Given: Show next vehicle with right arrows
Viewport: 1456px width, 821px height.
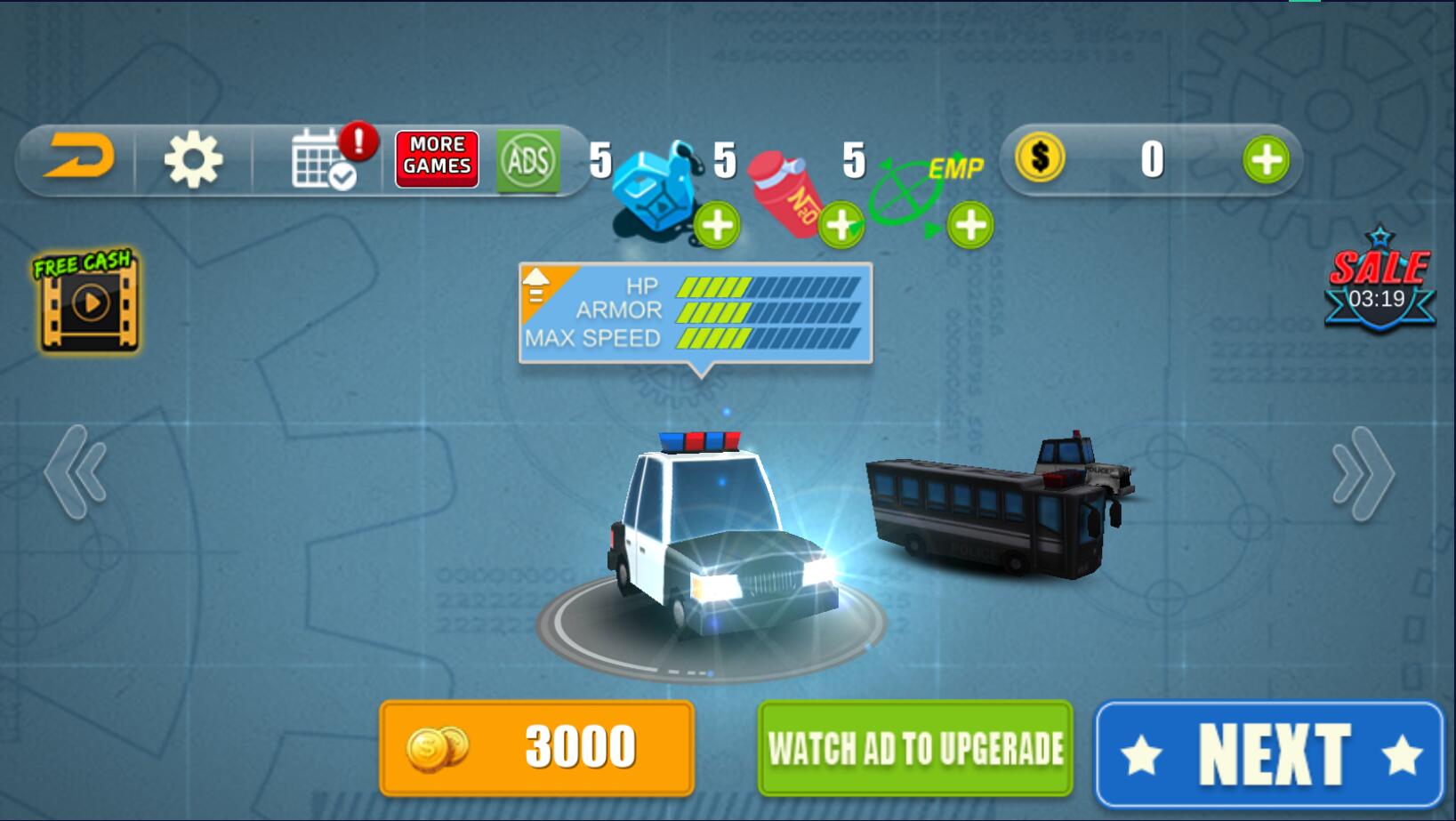Looking at the screenshot, I should [x=1363, y=474].
